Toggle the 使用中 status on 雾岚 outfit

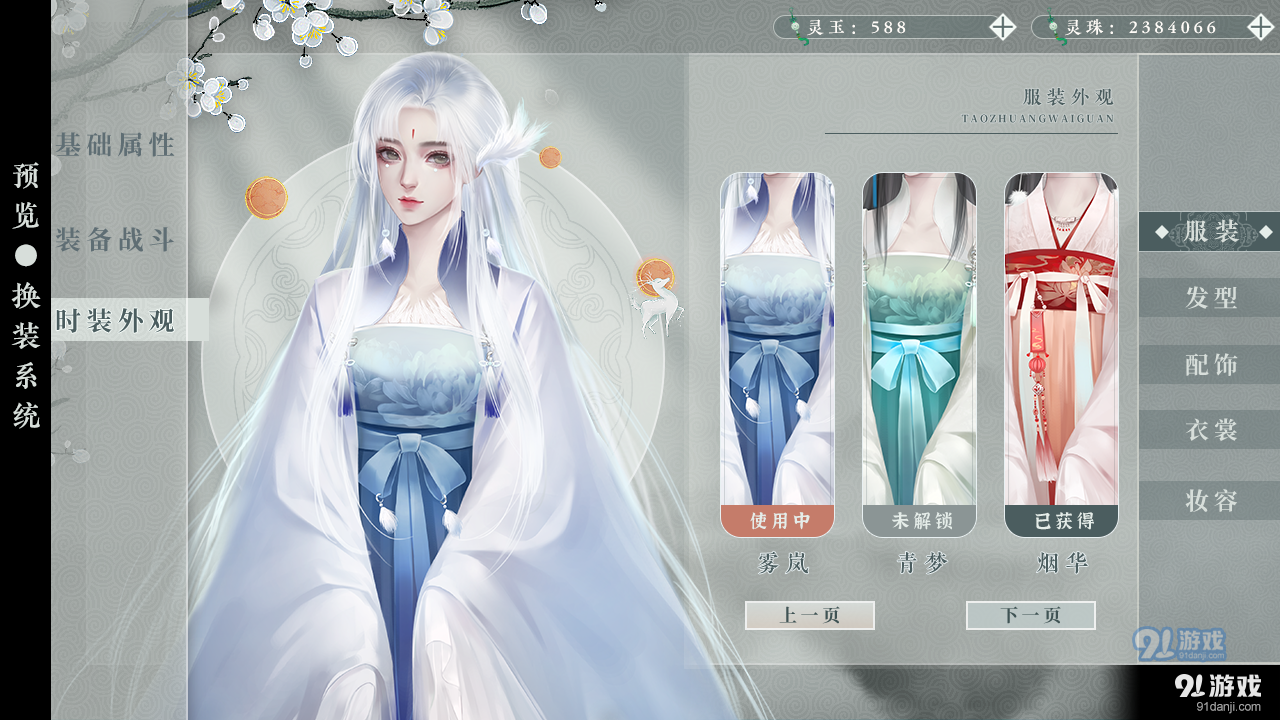click(778, 520)
